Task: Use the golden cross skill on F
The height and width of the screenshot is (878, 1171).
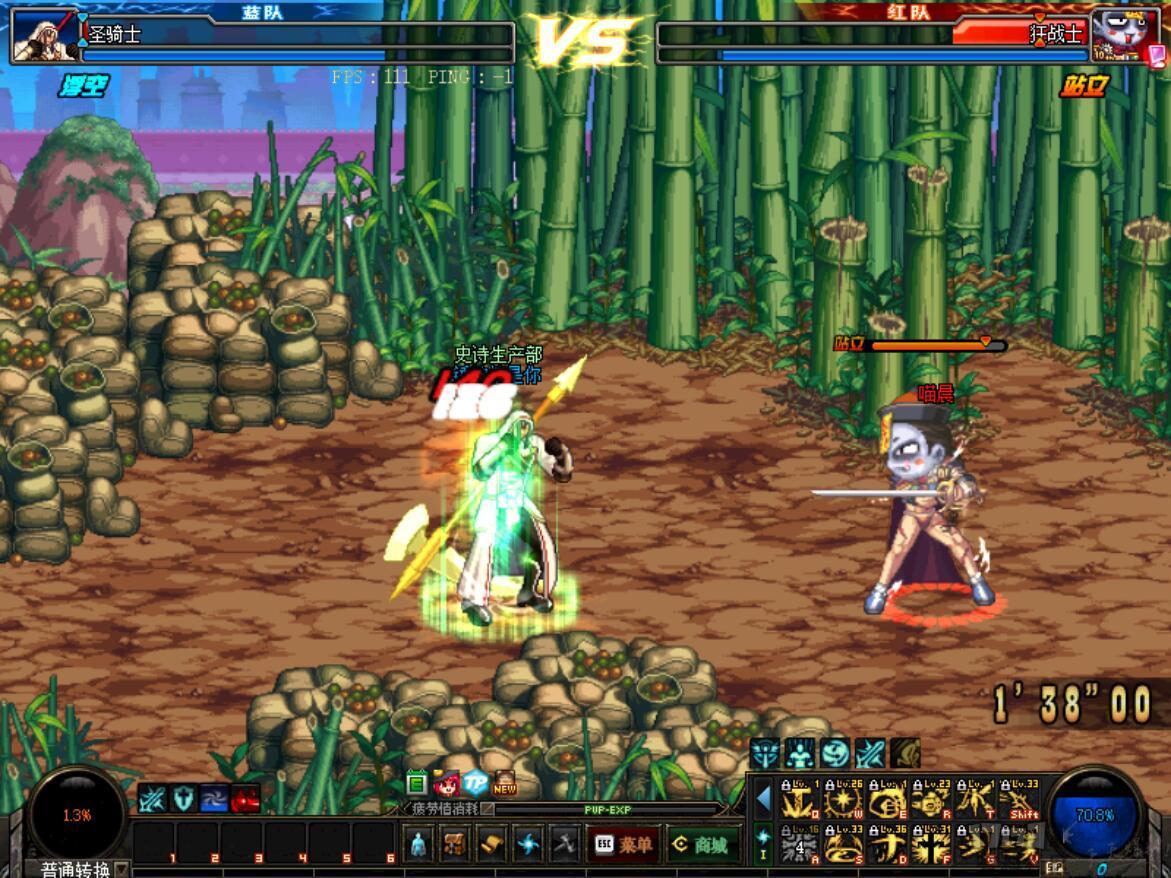Action: tap(931, 845)
